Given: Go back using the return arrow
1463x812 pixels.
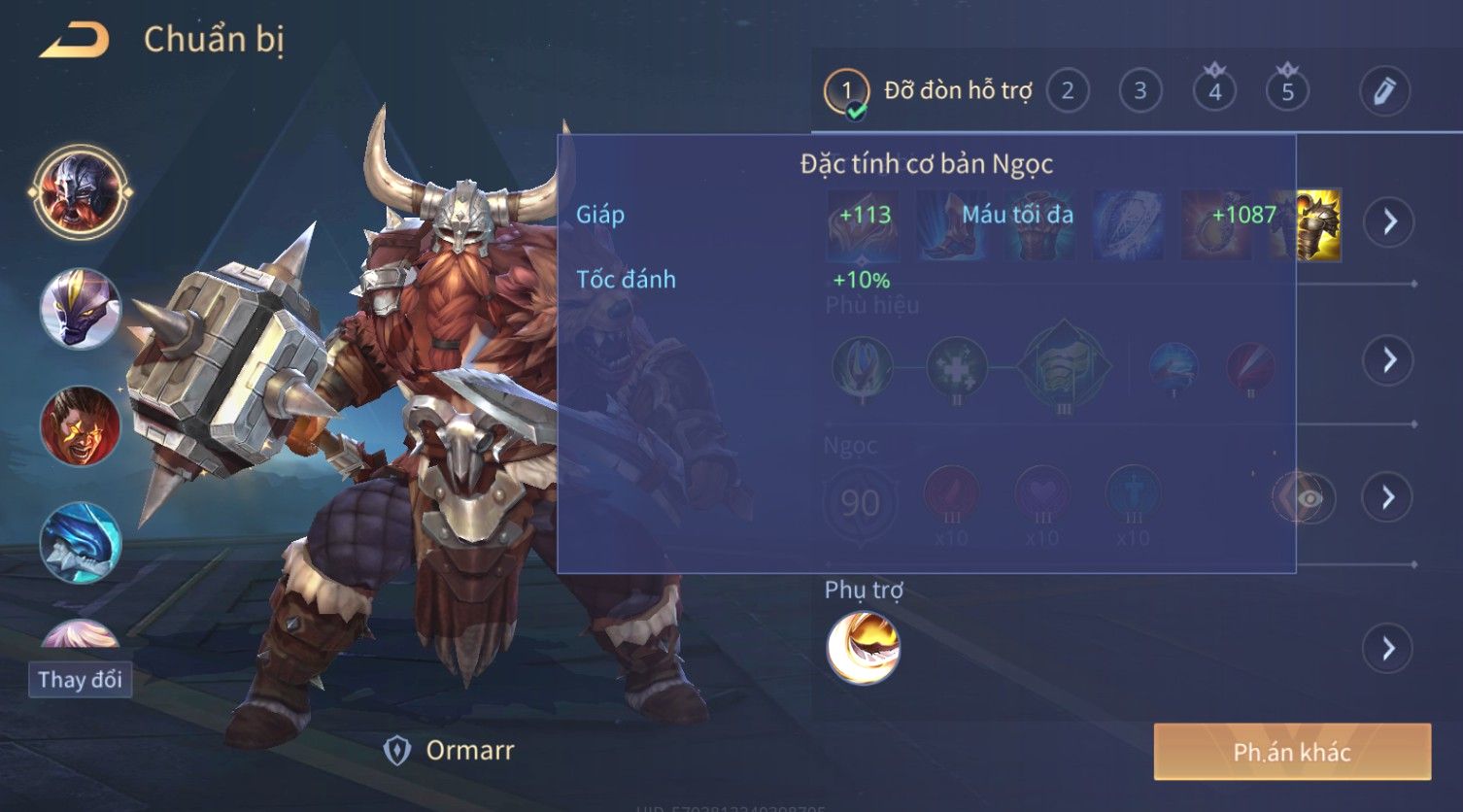Looking at the screenshot, I should point(74,41).
